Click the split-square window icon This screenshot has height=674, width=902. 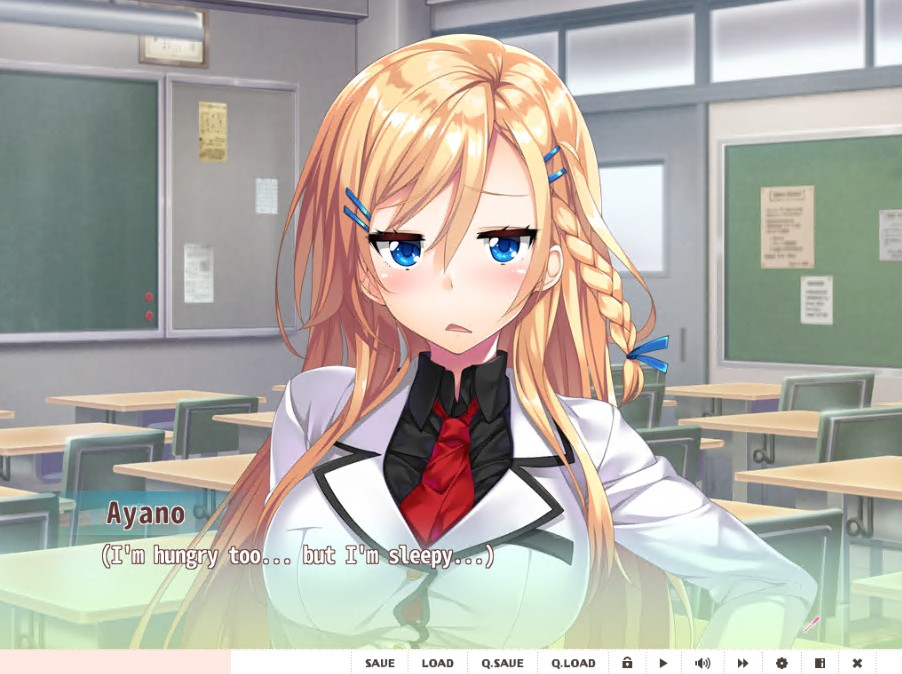819,663
